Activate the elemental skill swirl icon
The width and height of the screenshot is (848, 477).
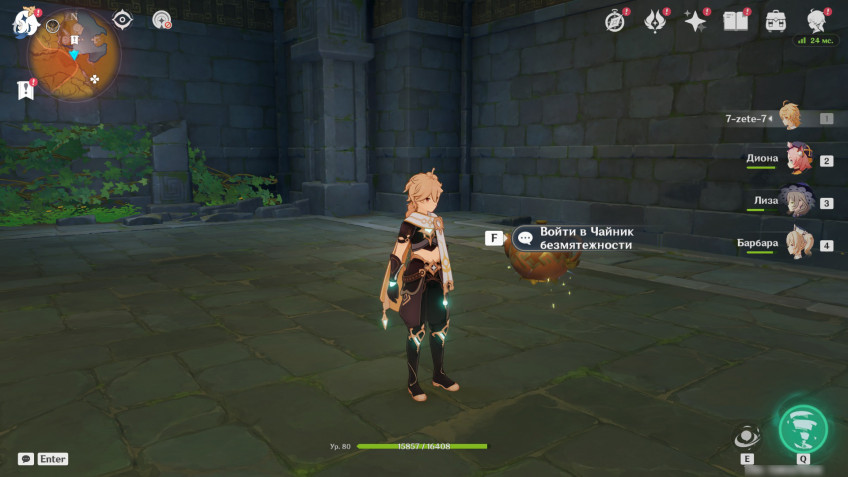746,437
